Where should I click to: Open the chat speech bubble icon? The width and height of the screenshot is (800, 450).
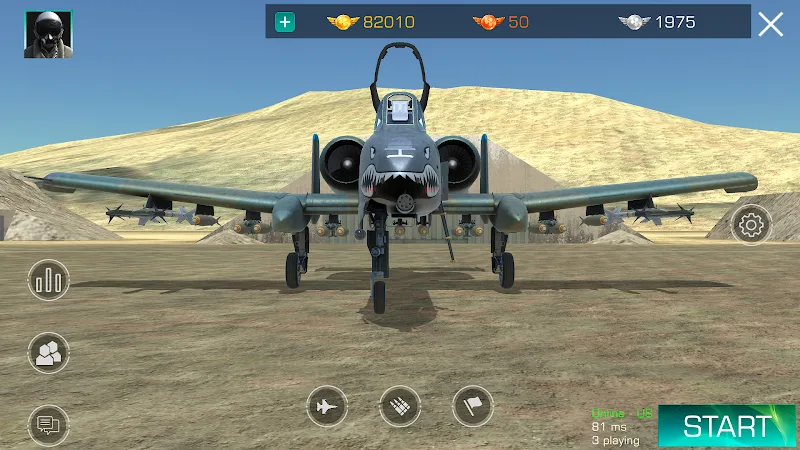[x=48, y=424]
